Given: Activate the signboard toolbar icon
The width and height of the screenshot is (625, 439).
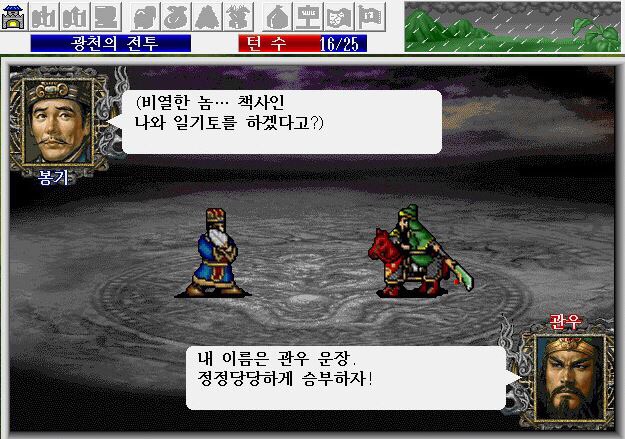Looking at the screenshot, I should point(311,16).
